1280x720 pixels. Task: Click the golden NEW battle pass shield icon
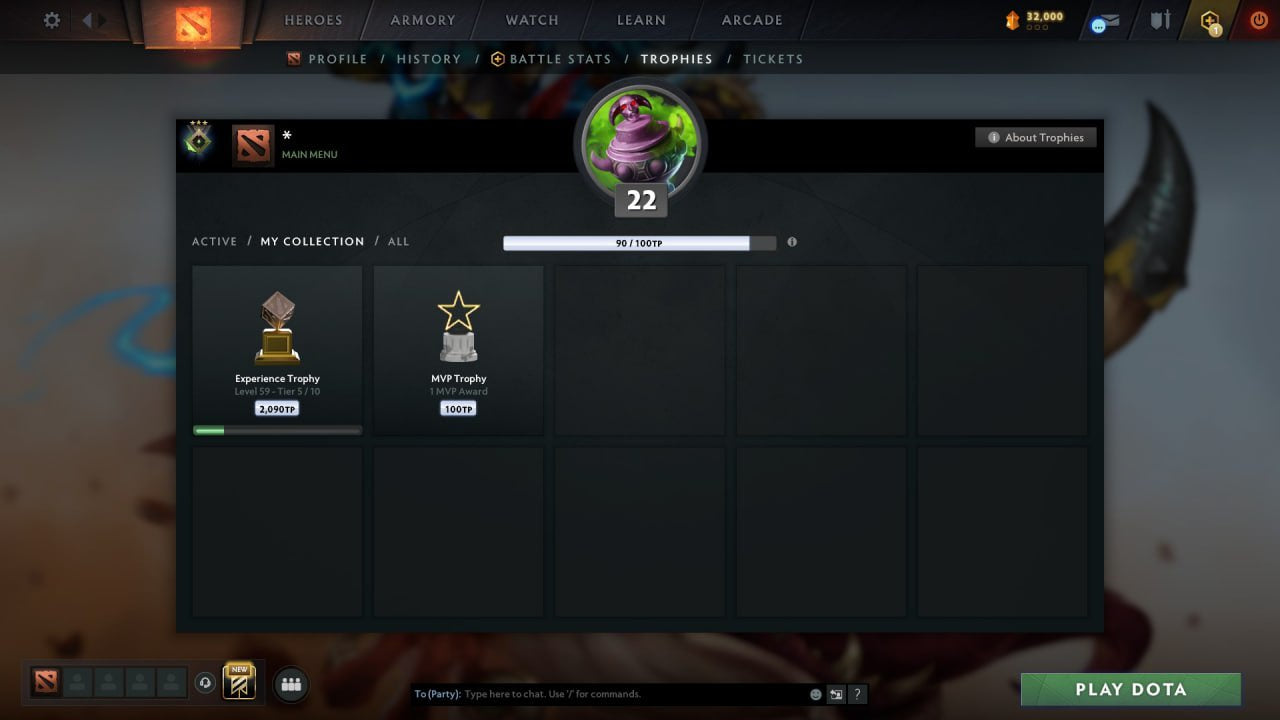click(238, 682)
